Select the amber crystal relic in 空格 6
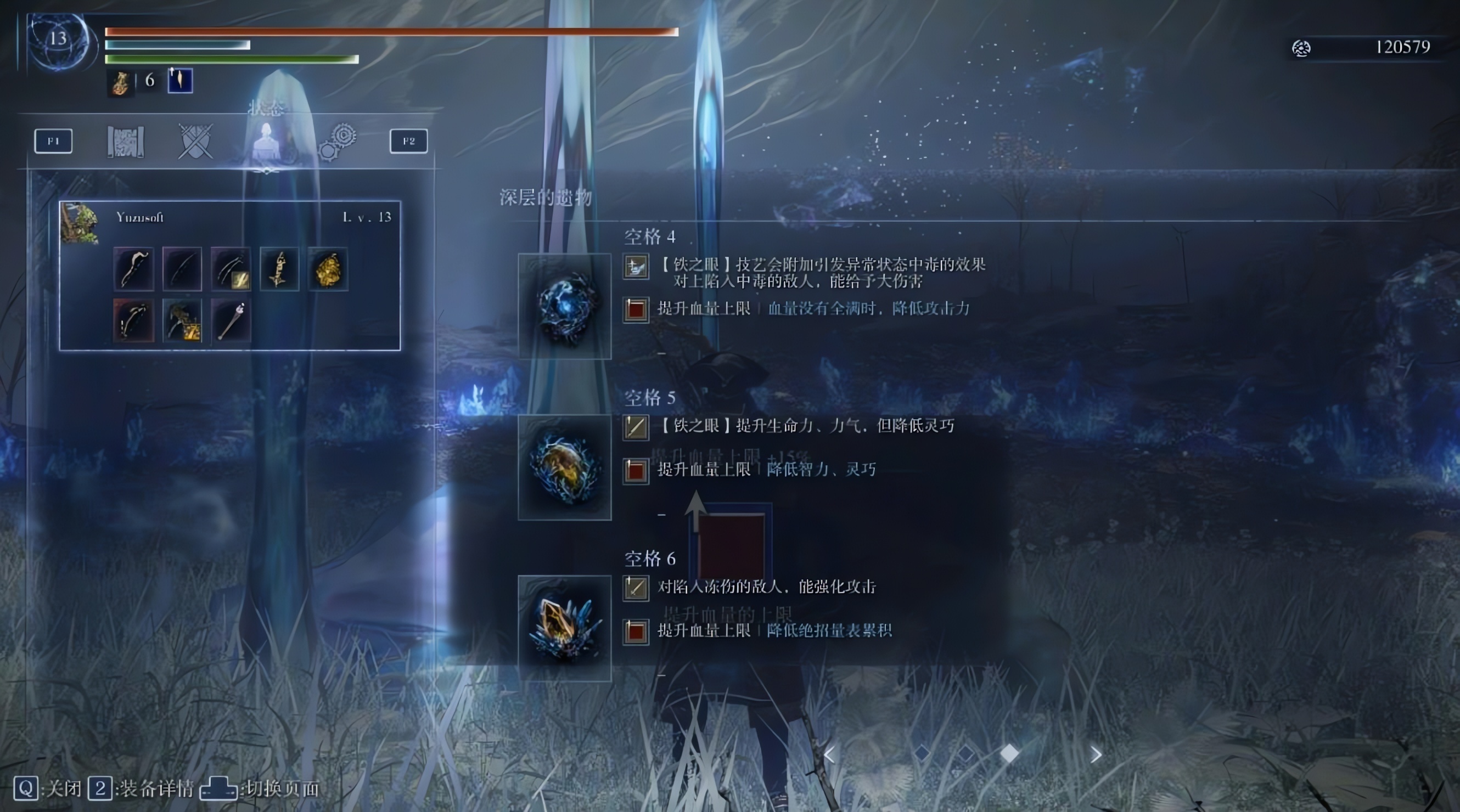 point(564,628)
